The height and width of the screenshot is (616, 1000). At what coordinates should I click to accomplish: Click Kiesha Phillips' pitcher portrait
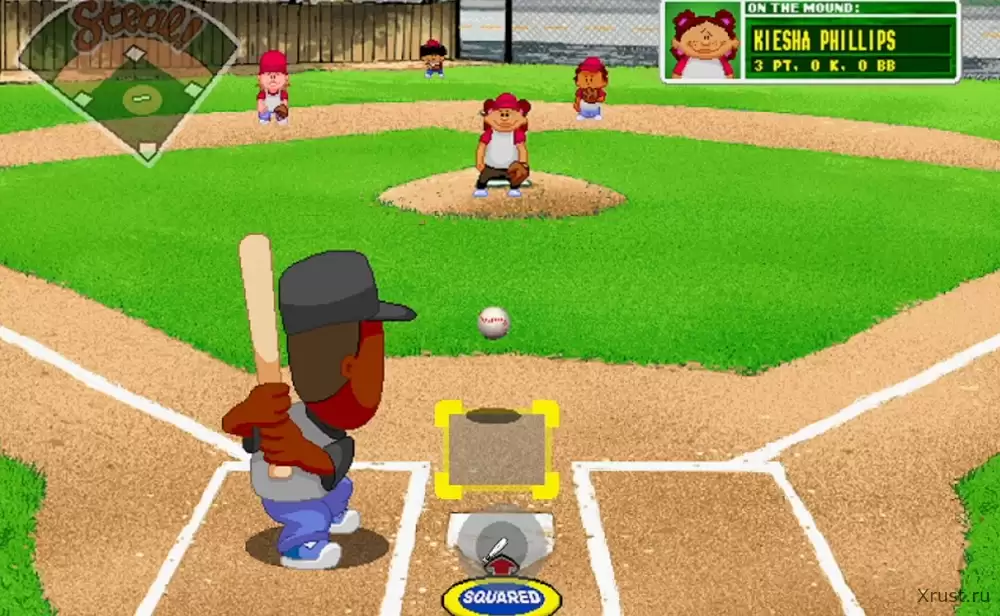coord(703,42)
